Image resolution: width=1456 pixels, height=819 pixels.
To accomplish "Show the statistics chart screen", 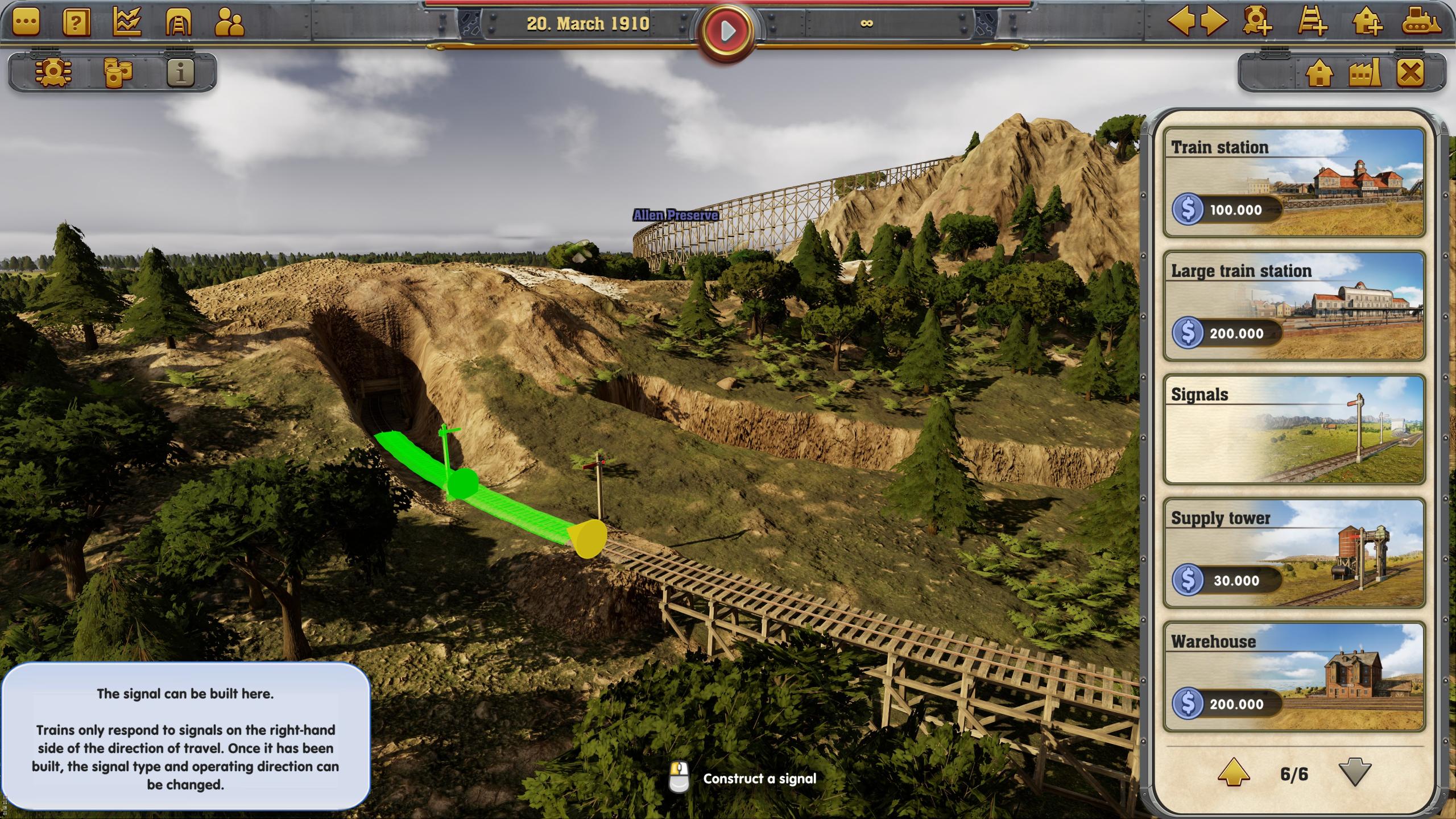I will [127, 23].
